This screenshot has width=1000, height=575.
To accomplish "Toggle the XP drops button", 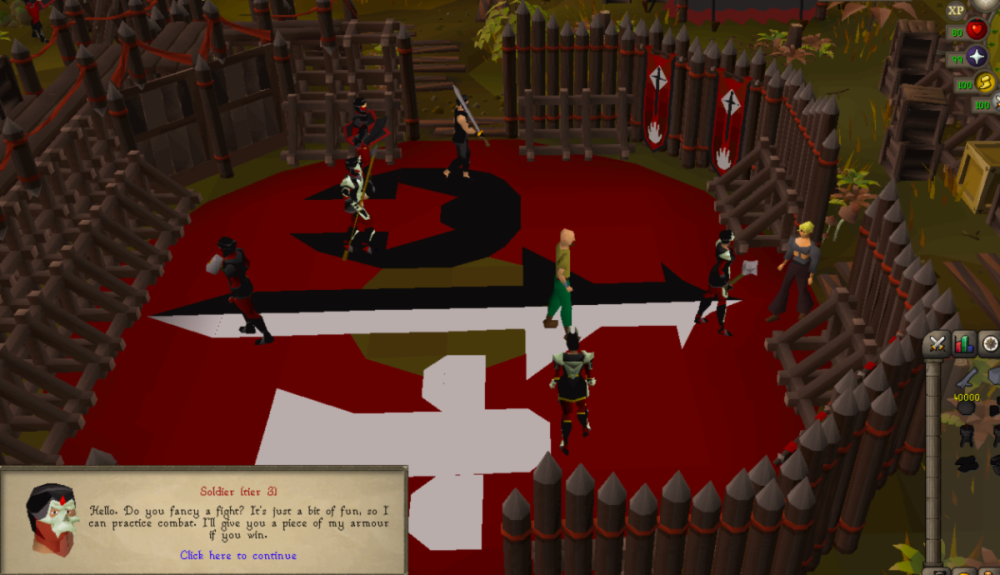I will 956,9.
